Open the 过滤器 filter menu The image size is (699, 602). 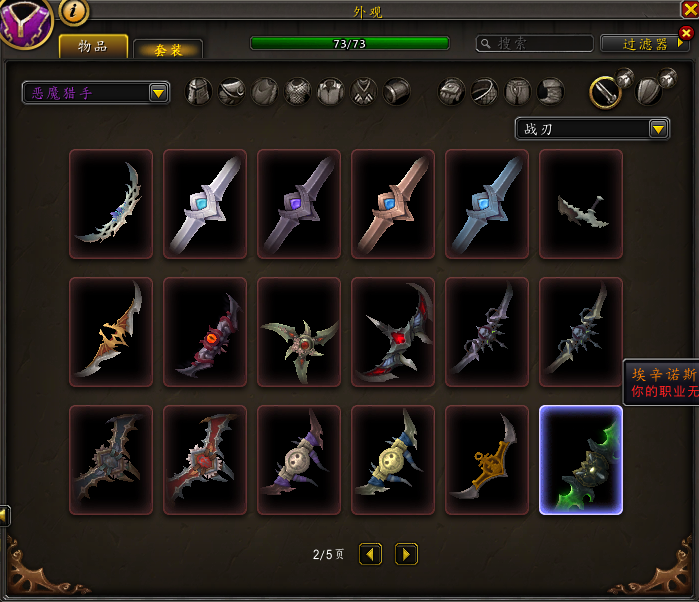point(645,44)
